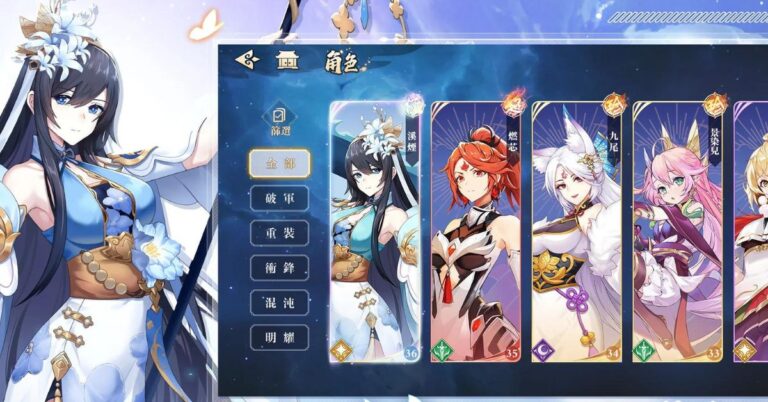
Task: Open the partially visible blonde character card
Action: [x=751, y=232]
